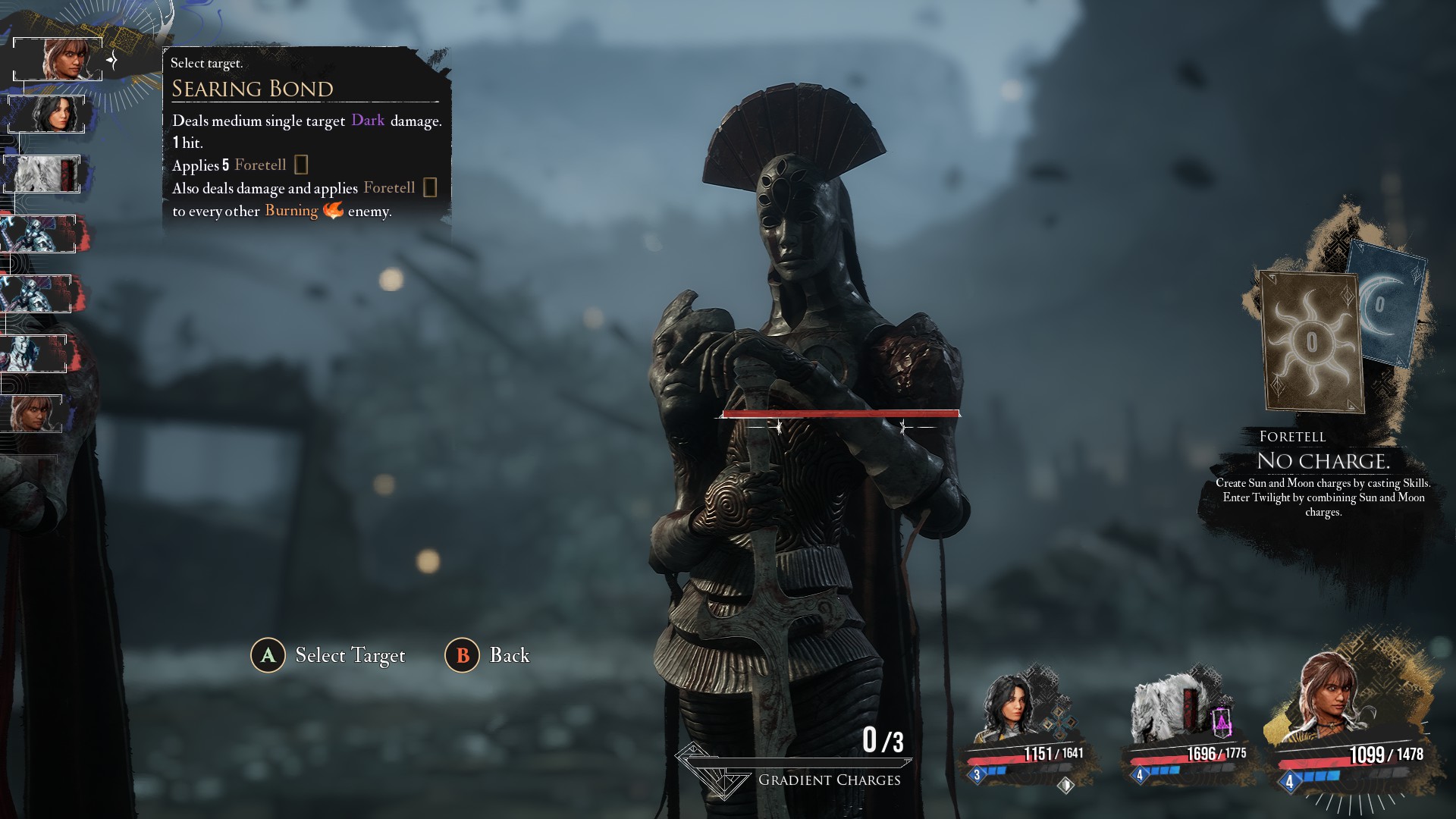Viewport: 1456px width, 819px height.
Task: Select the Moon charge card
Action: pos(1387,303)
